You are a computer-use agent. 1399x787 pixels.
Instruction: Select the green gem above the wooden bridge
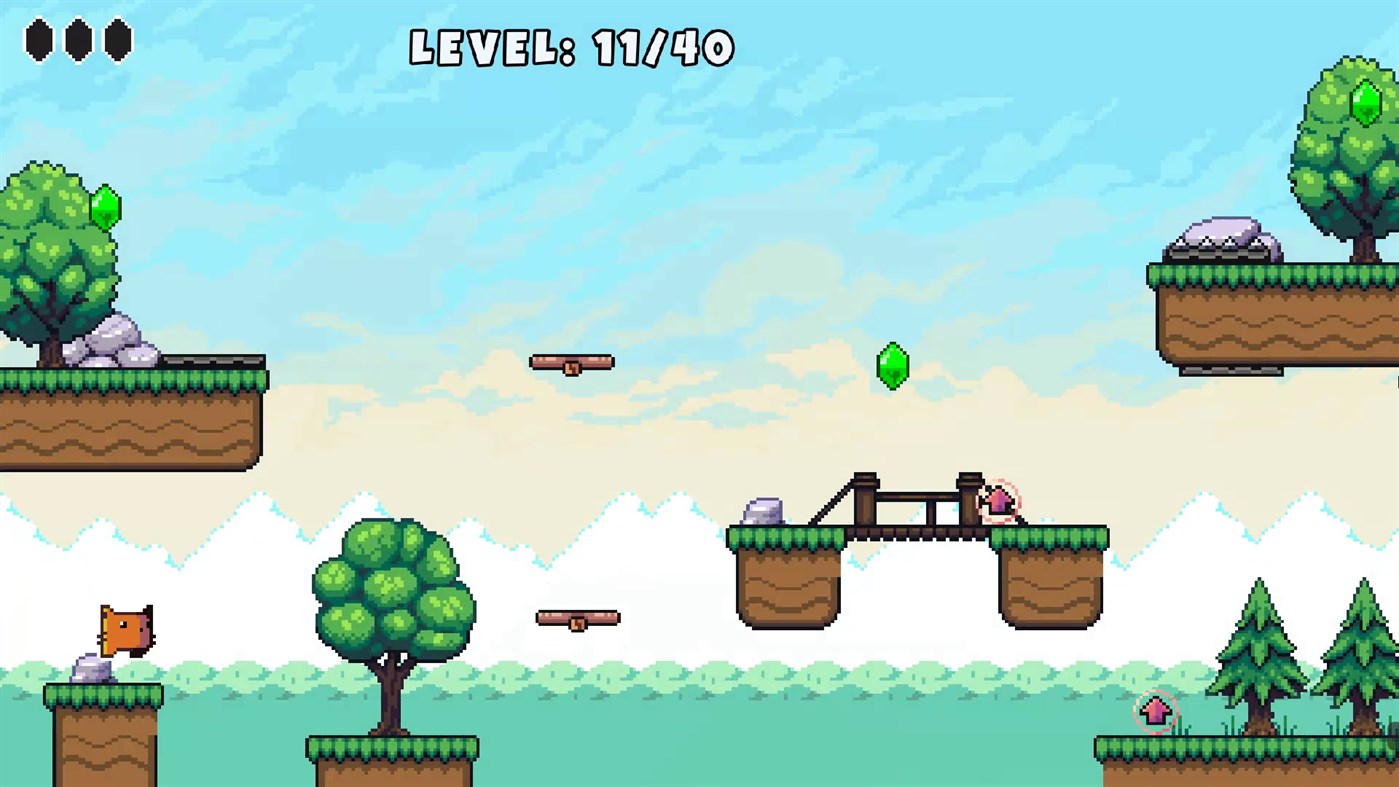893,366
